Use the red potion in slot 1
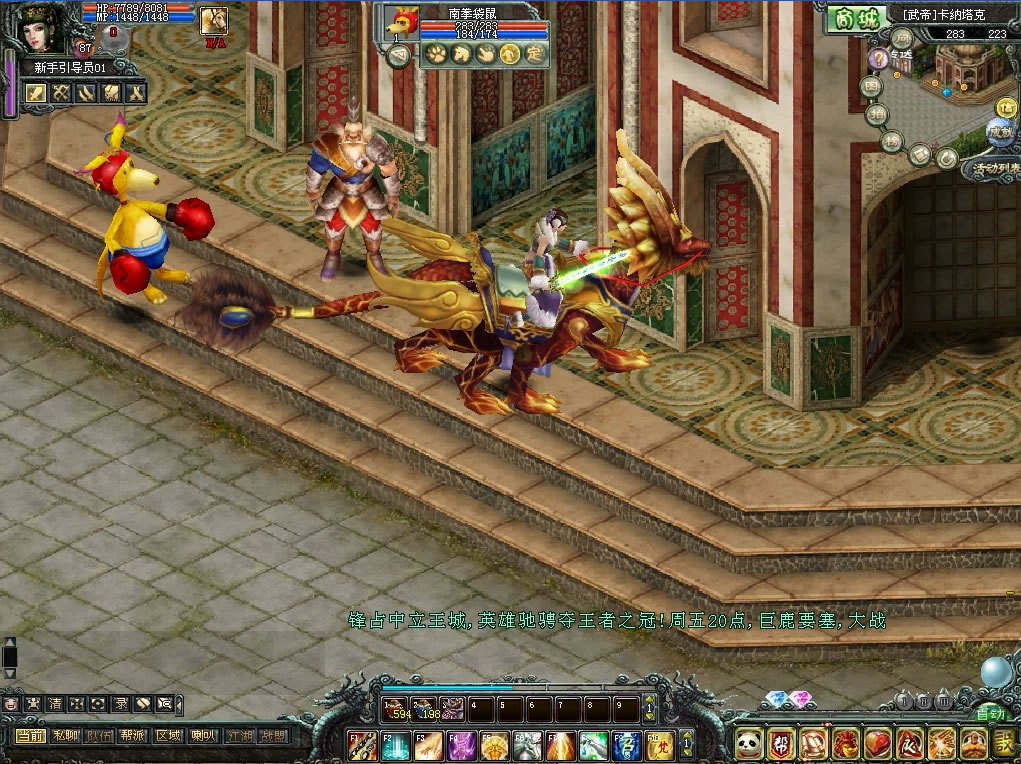This screenshot has height=764, width=1021. tap(395, 709)
